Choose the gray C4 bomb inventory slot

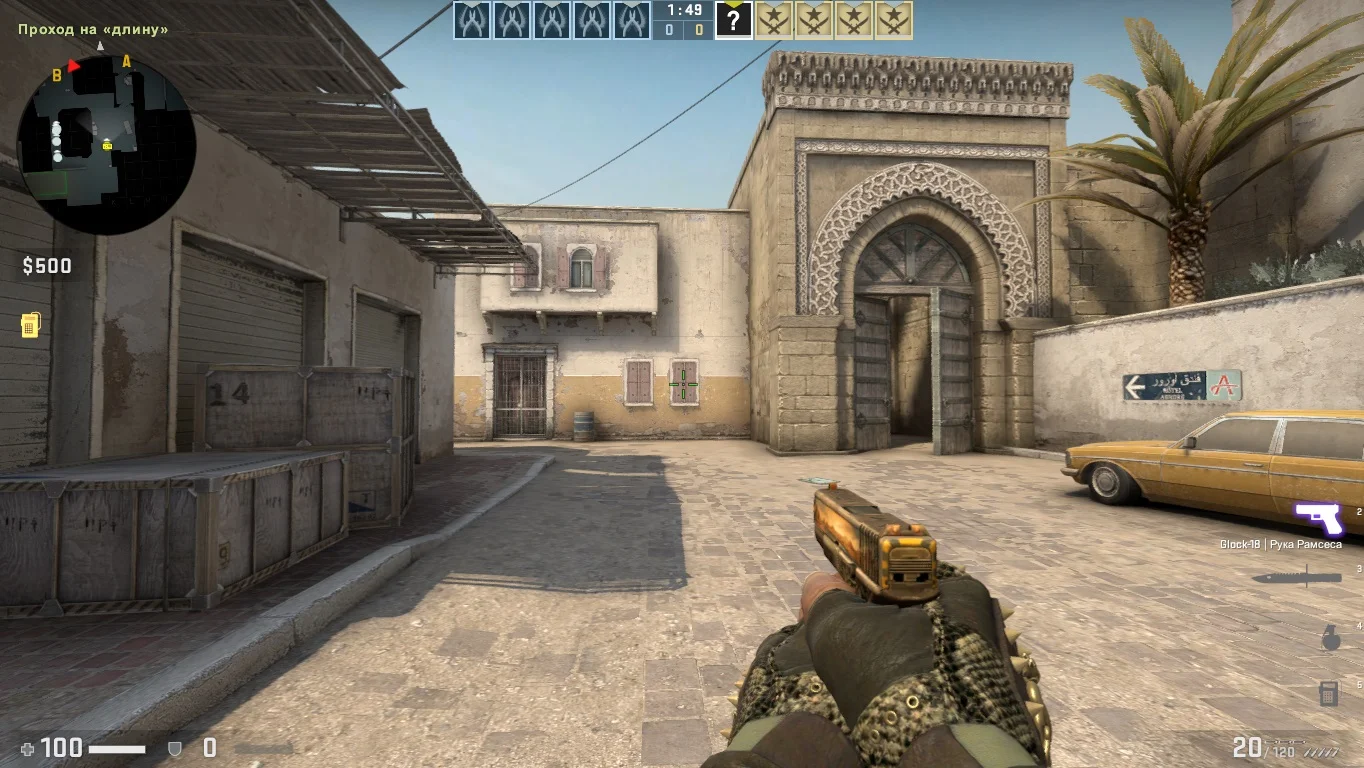point(1329,692)
